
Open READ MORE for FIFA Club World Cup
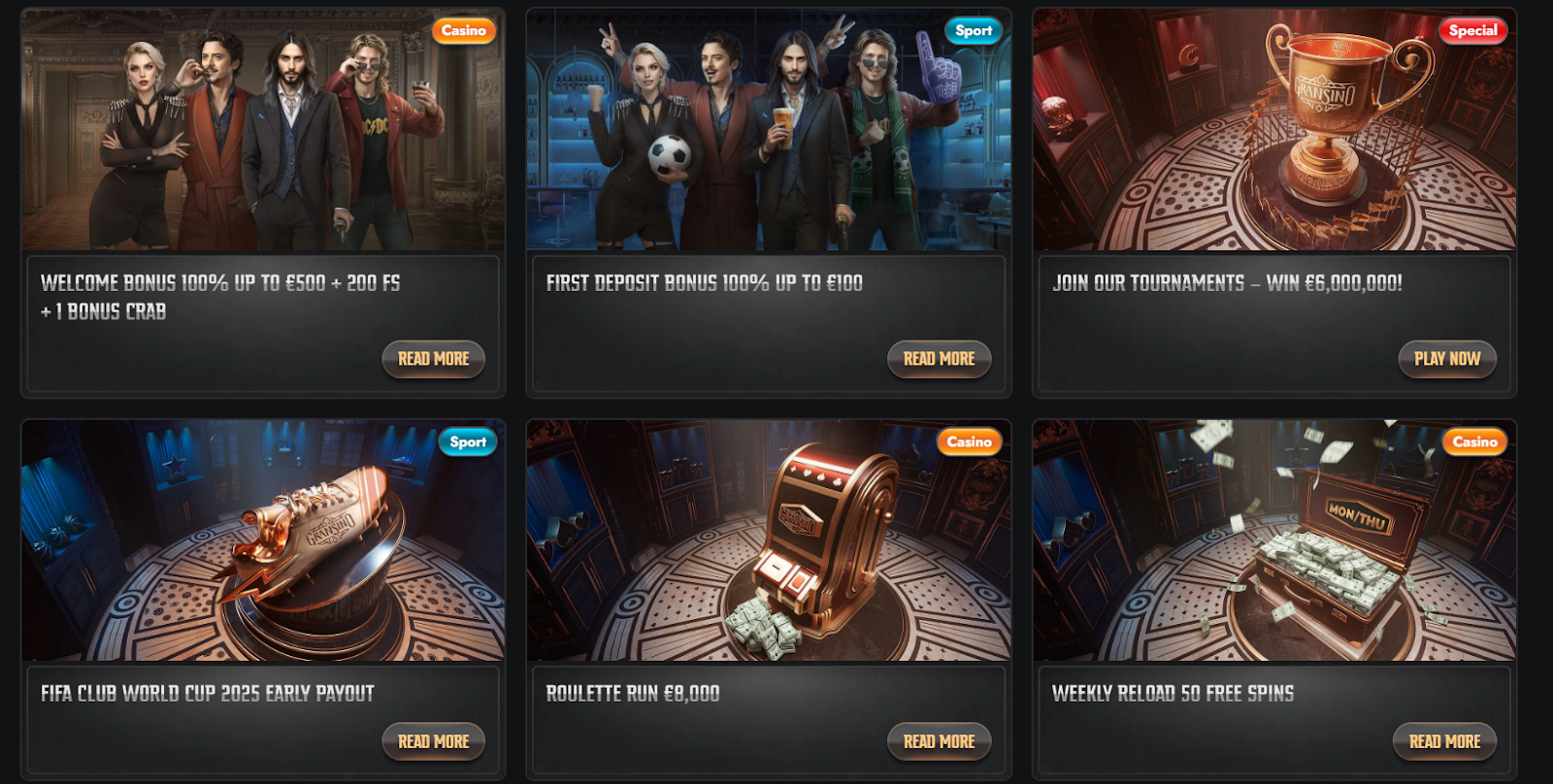[433, 741]
